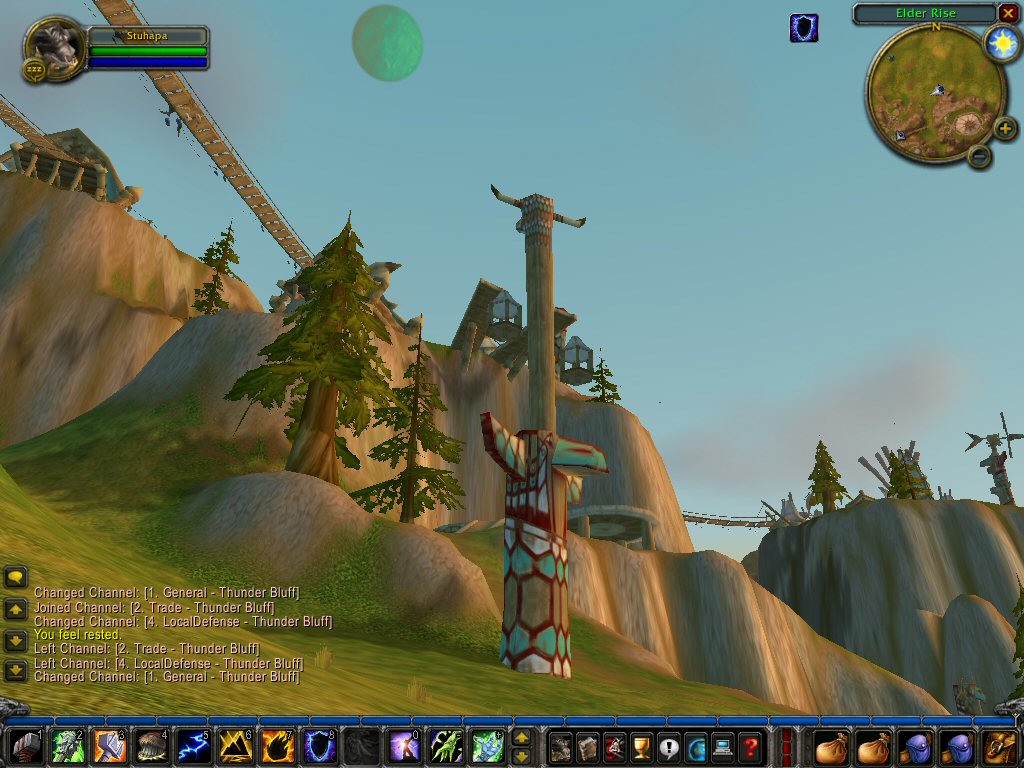Screen dimensions: 1024x768
Task: Cast the flame ability in slot 7
Action: click(x=276, y=747)
